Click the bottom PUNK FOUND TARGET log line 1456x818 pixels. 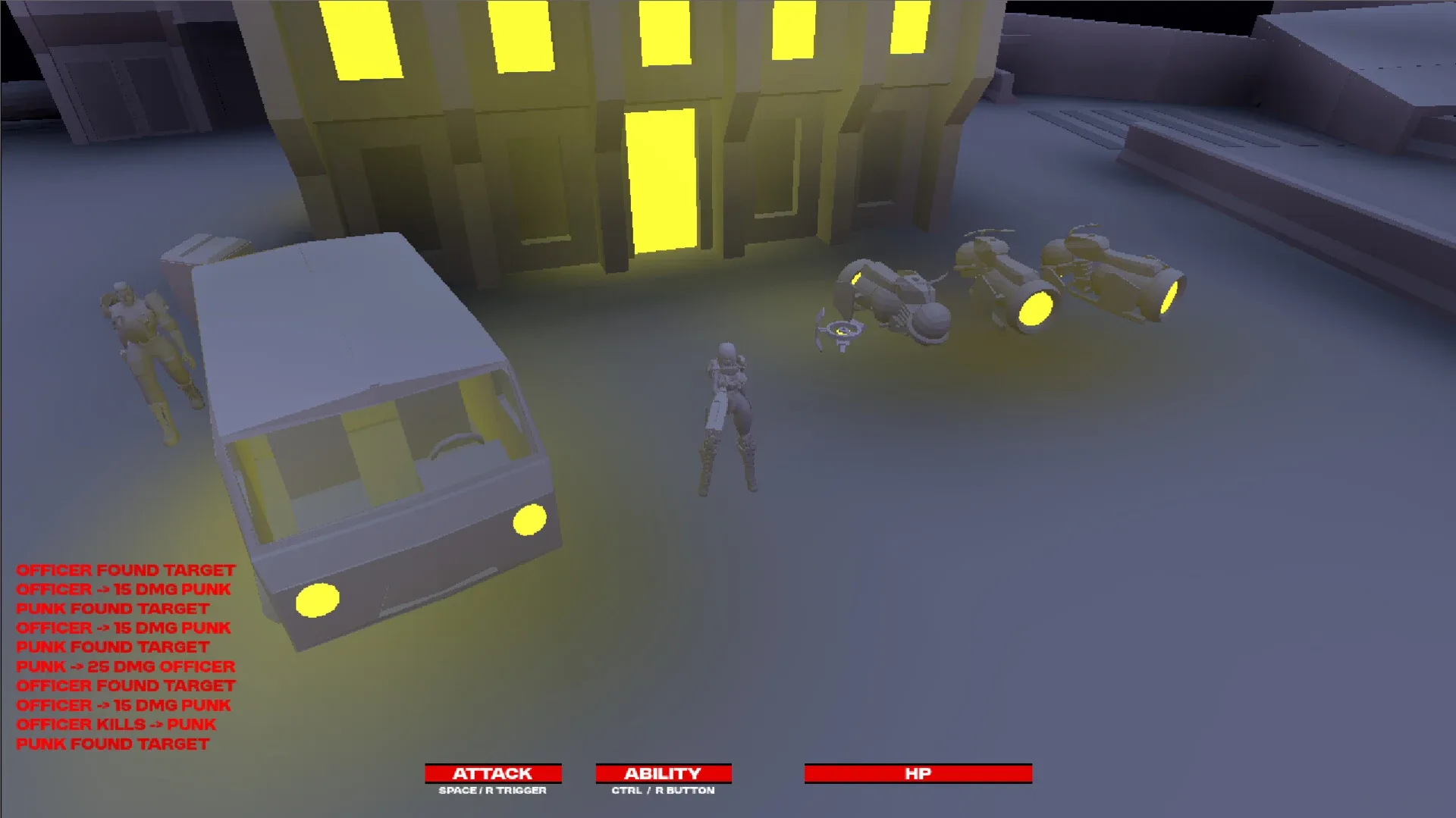pyautogui.click(x=113, y=744)
